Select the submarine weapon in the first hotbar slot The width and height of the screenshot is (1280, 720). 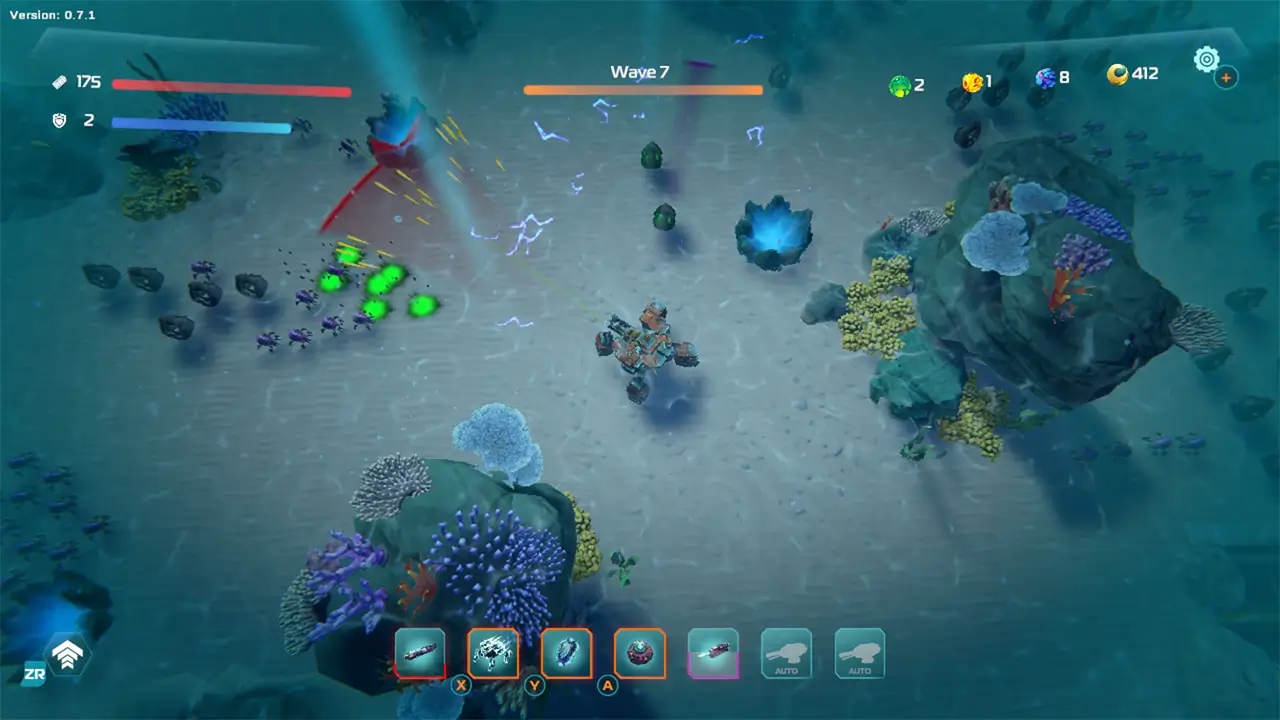420,653
